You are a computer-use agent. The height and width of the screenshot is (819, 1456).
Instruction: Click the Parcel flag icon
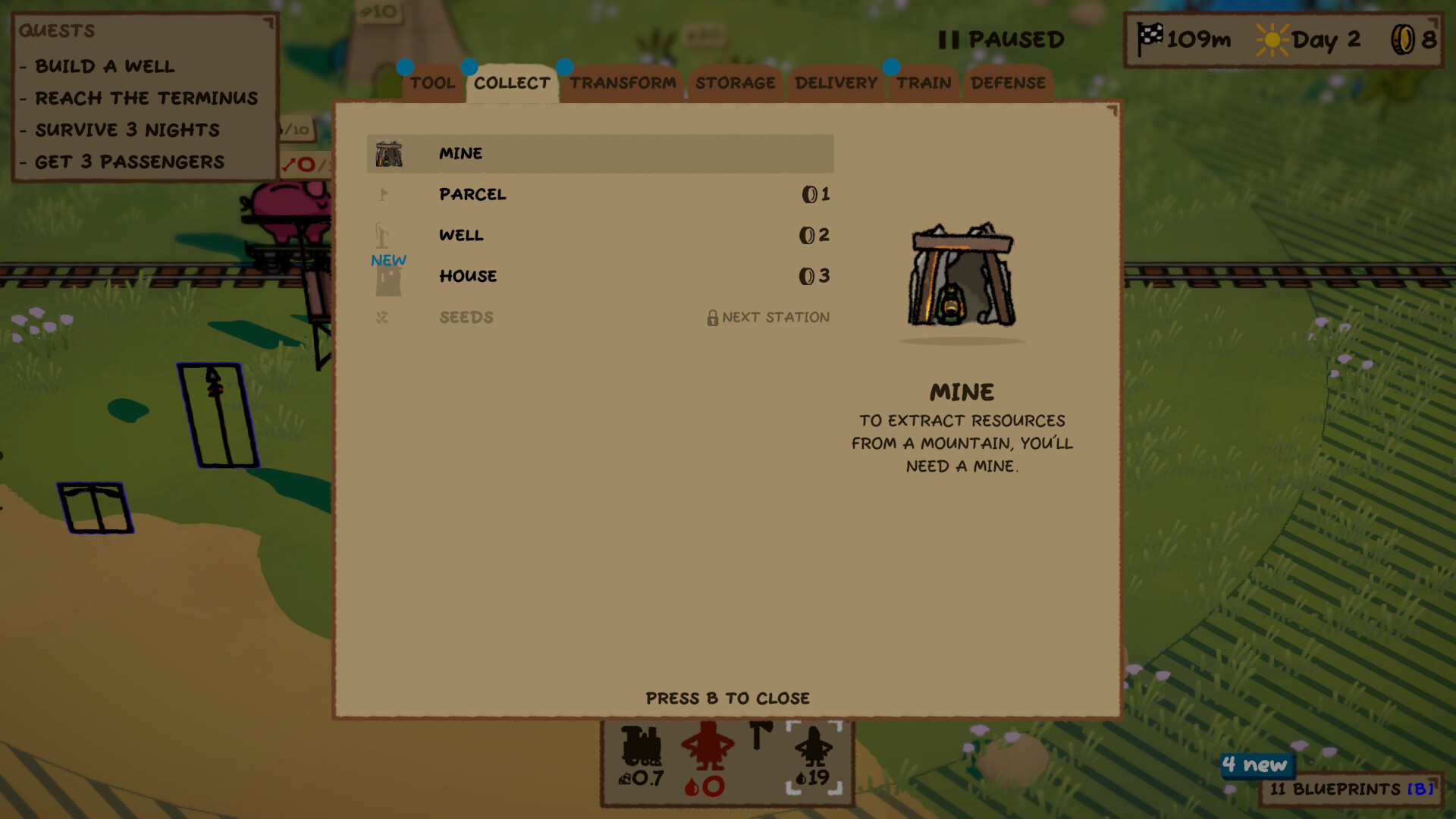pyautogui.click(x=384, y=194)
